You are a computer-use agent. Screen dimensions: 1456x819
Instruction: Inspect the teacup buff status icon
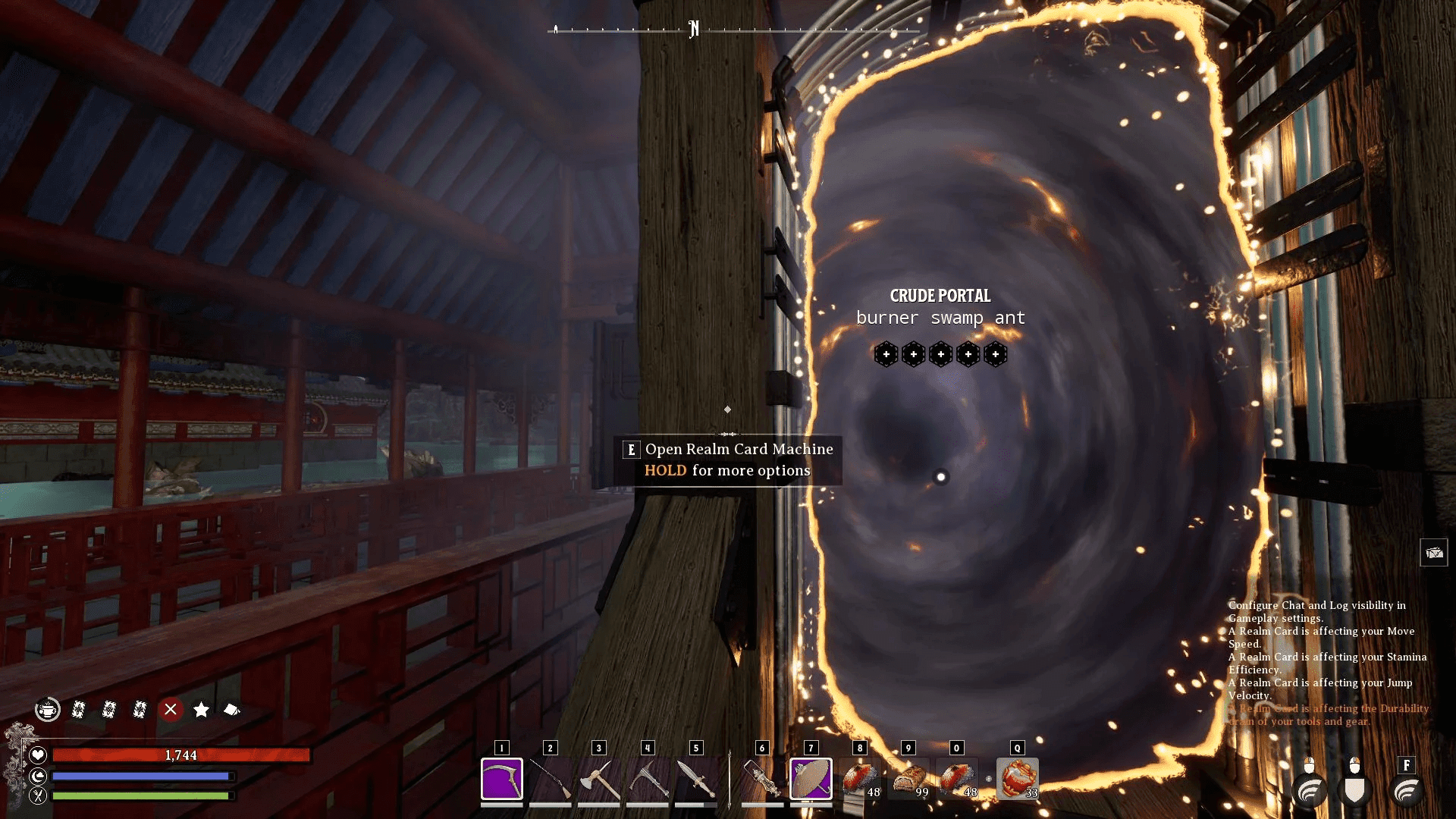[48, 710]
